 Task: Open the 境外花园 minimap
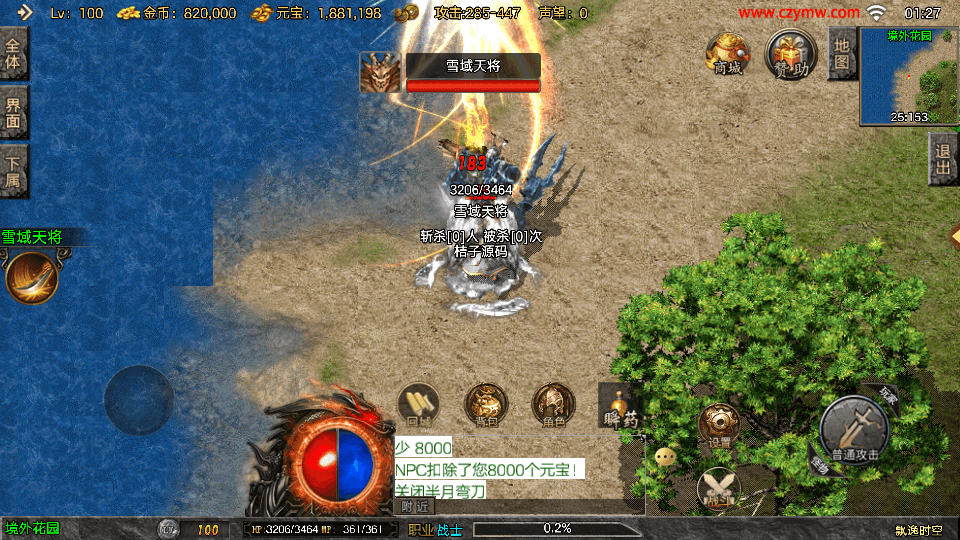[908, 76]
